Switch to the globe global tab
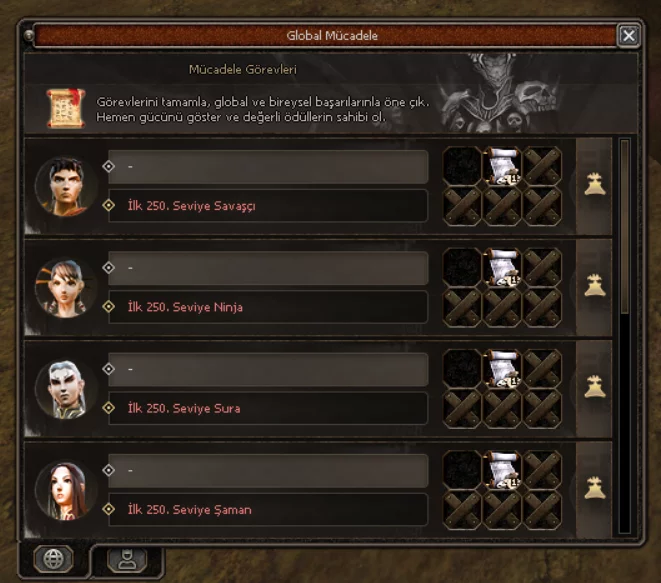The width and height of the screenshot is (661, 583). tap(53, 560)
